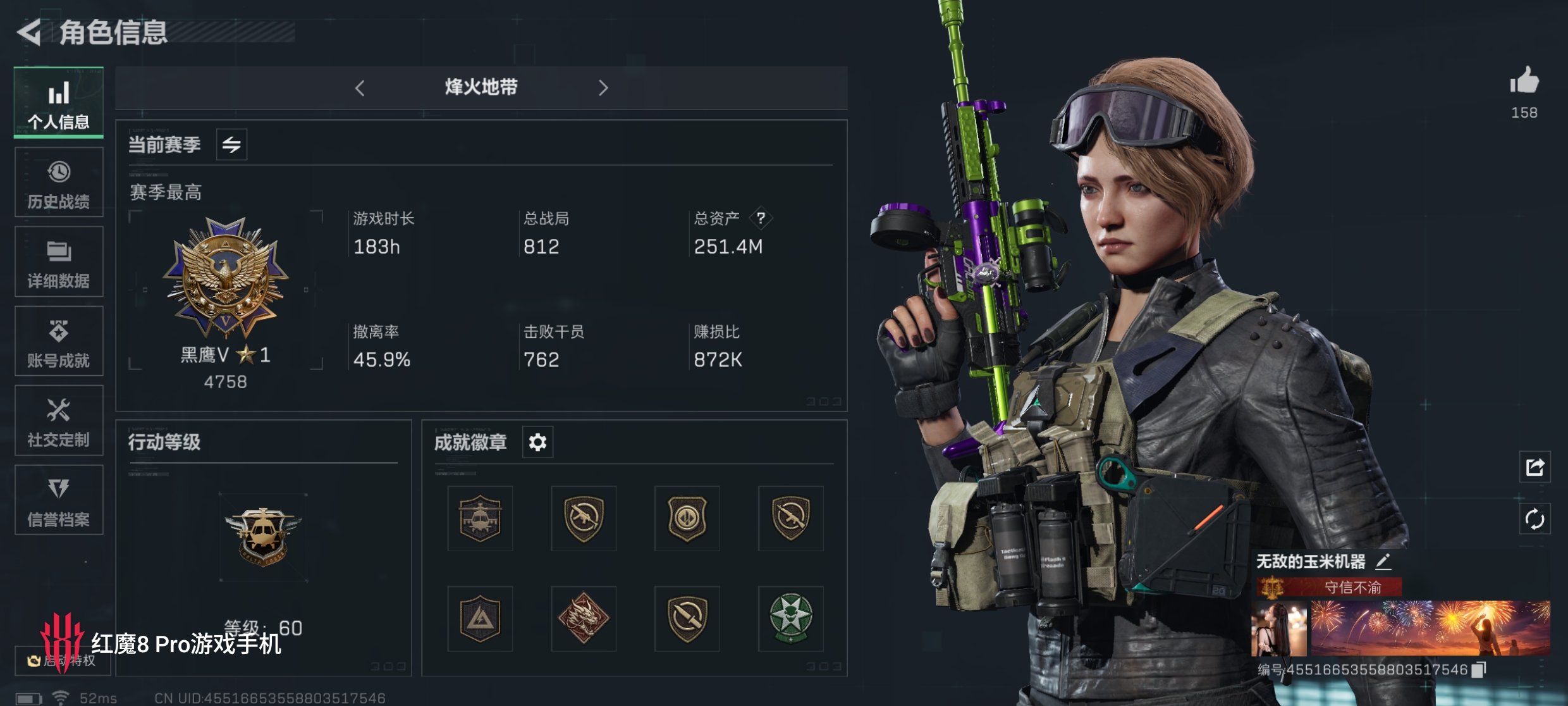Go back from the 角色信息 screen
Viewport: 1568px width, 706px height.
click(29, 32)
